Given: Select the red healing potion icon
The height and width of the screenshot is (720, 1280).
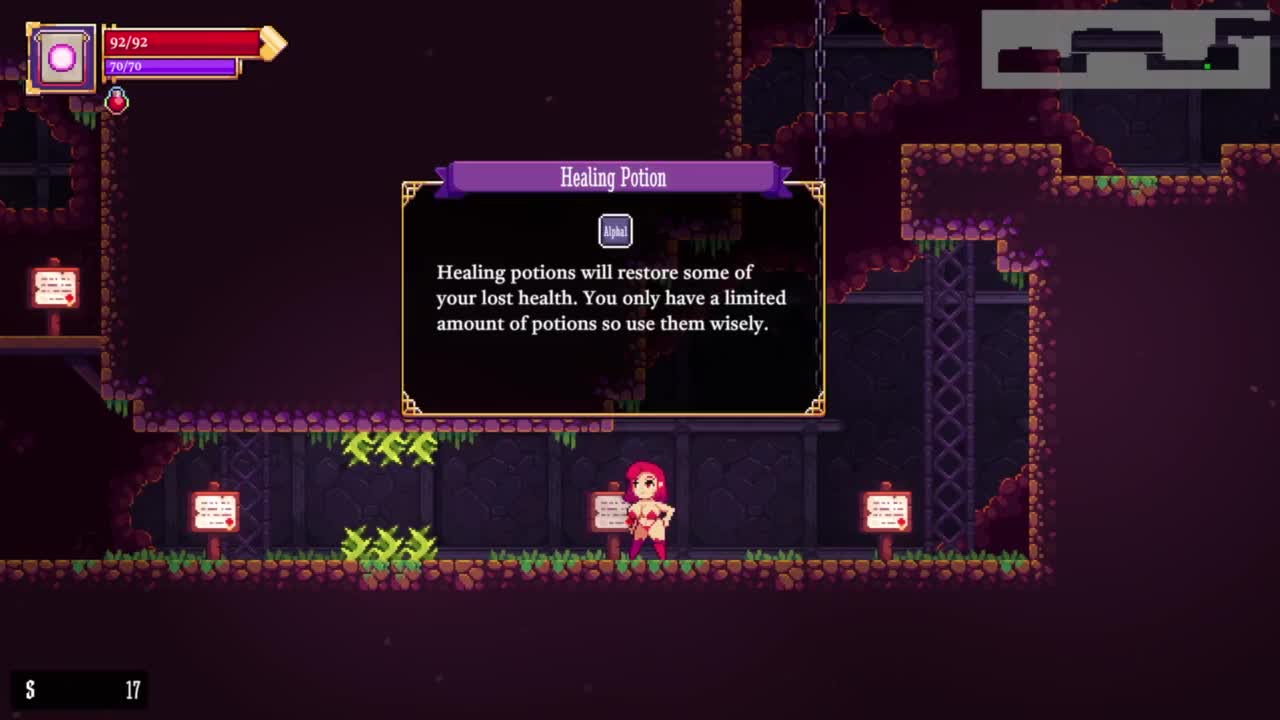Looking at the screenshot, I should coord(117,101).
